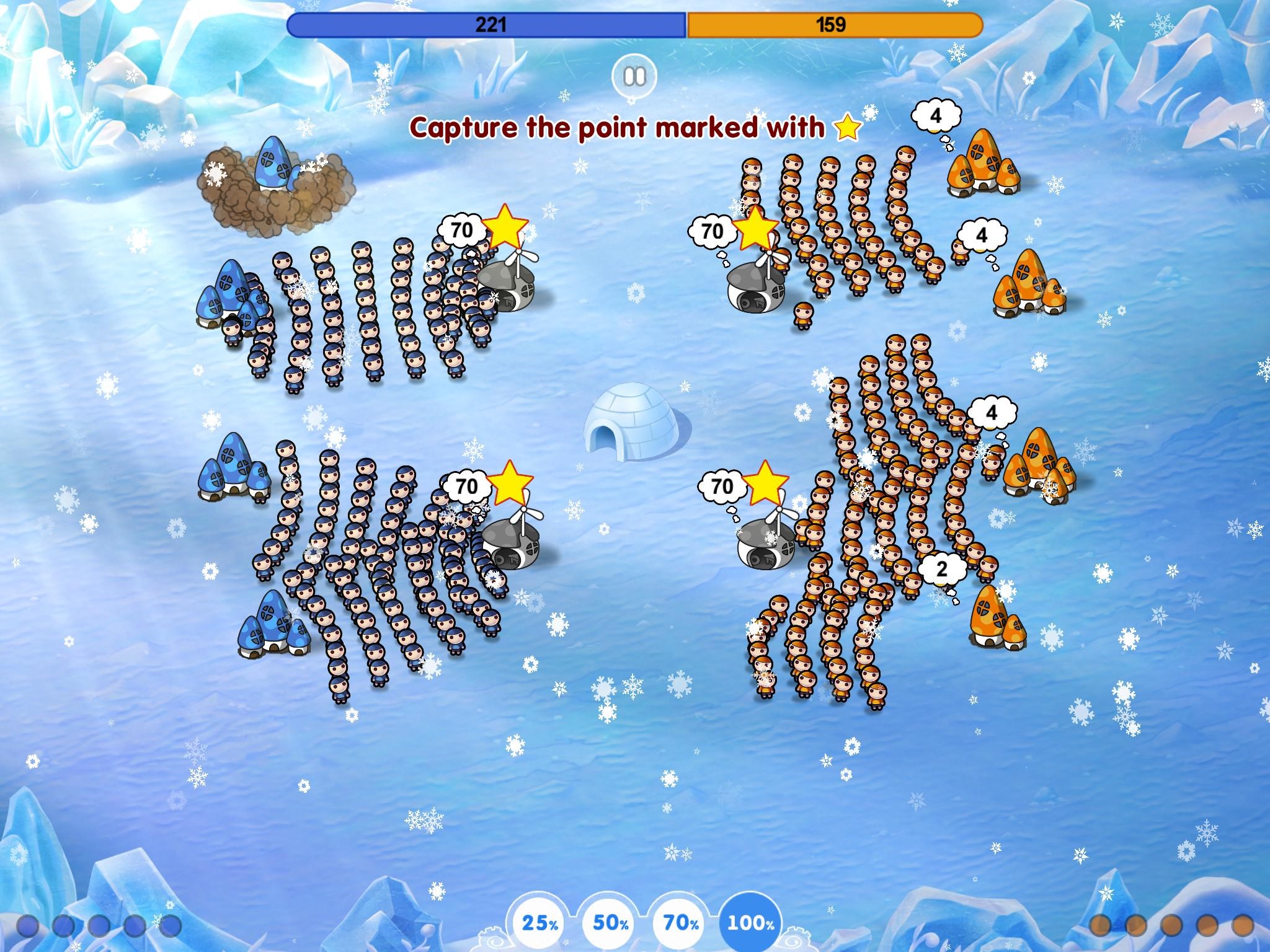Pause the game with the pause button

634,77
